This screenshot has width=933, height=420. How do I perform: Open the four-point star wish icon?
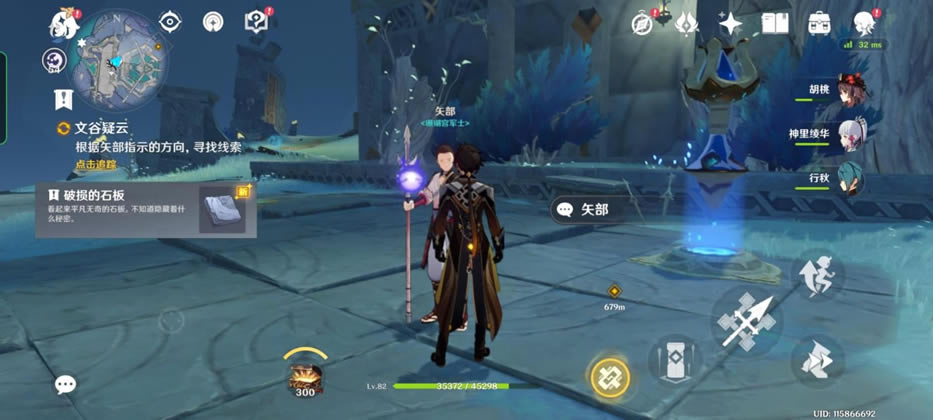[x=731, y=23]
